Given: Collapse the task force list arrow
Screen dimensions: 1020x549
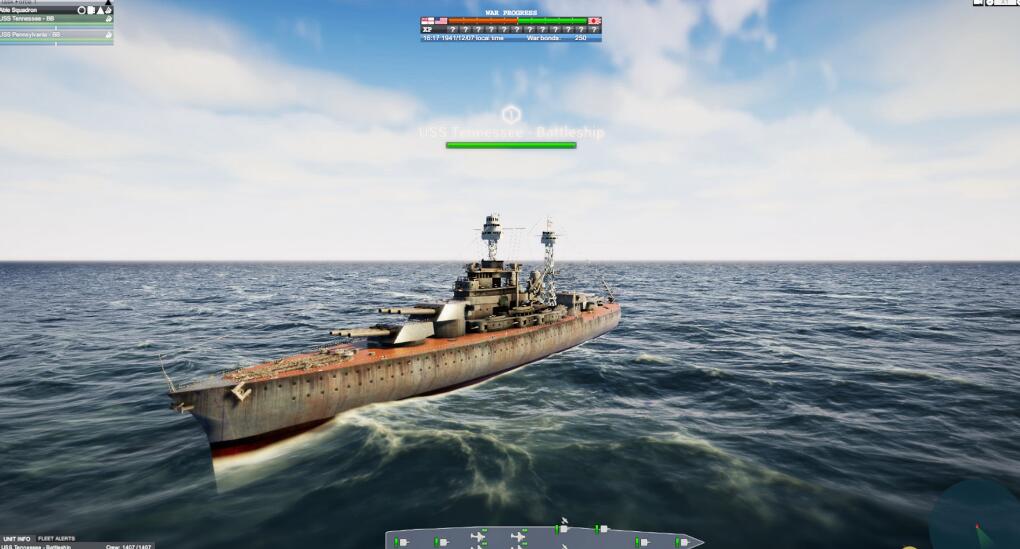Looking at the screenshot, I should point(107,2).
